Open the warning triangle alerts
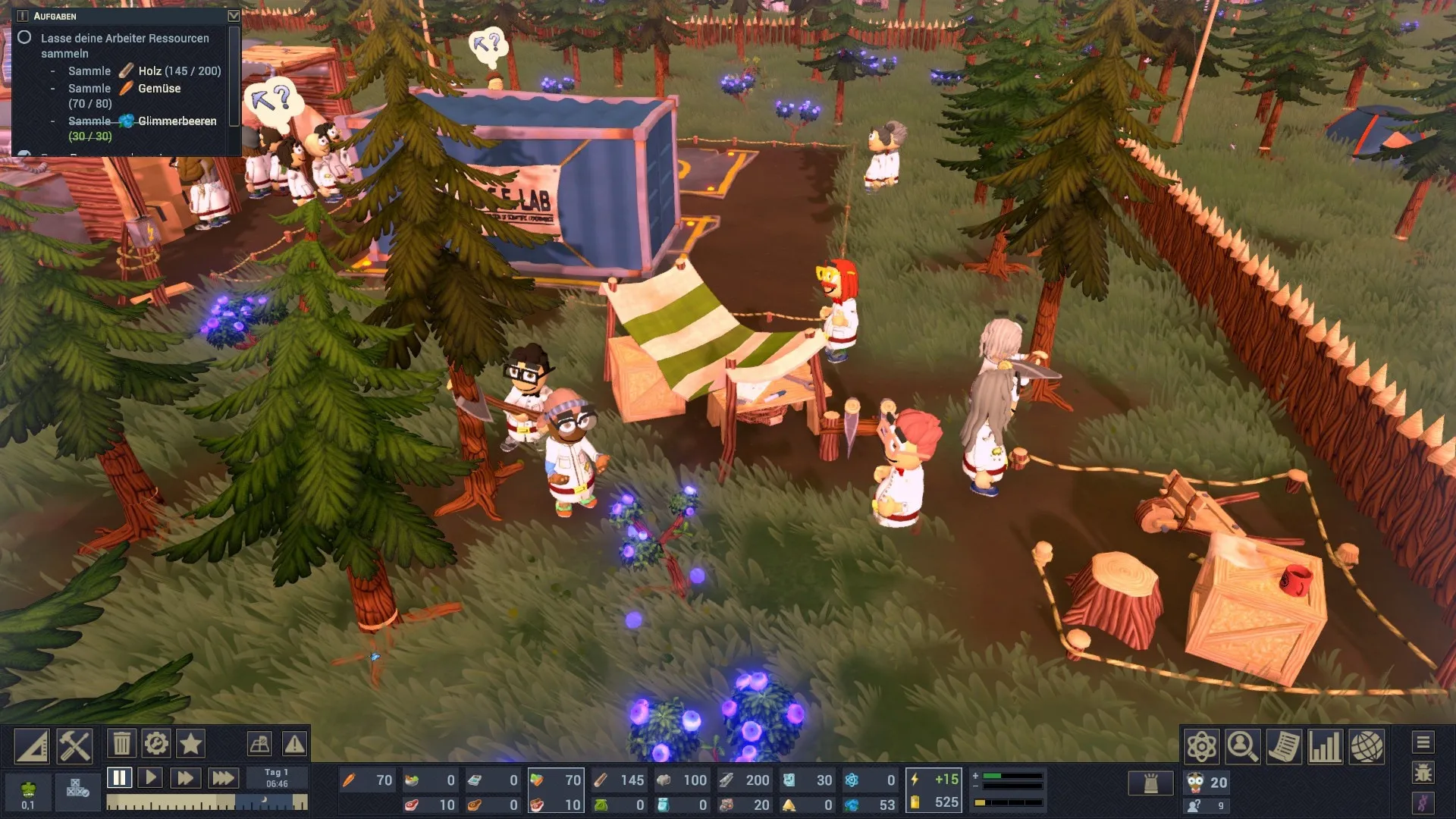Image resolution: width=1456 pixels, height=819 pixels. click(294, 744)
